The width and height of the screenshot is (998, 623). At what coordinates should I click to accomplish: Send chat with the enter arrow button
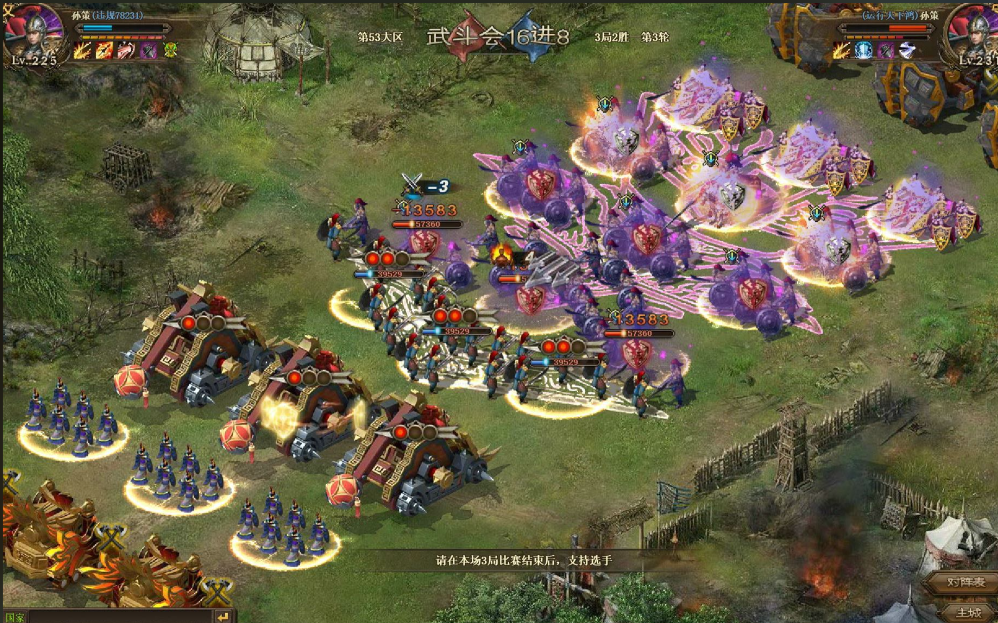pyautogui.click(x=222, y=616)
